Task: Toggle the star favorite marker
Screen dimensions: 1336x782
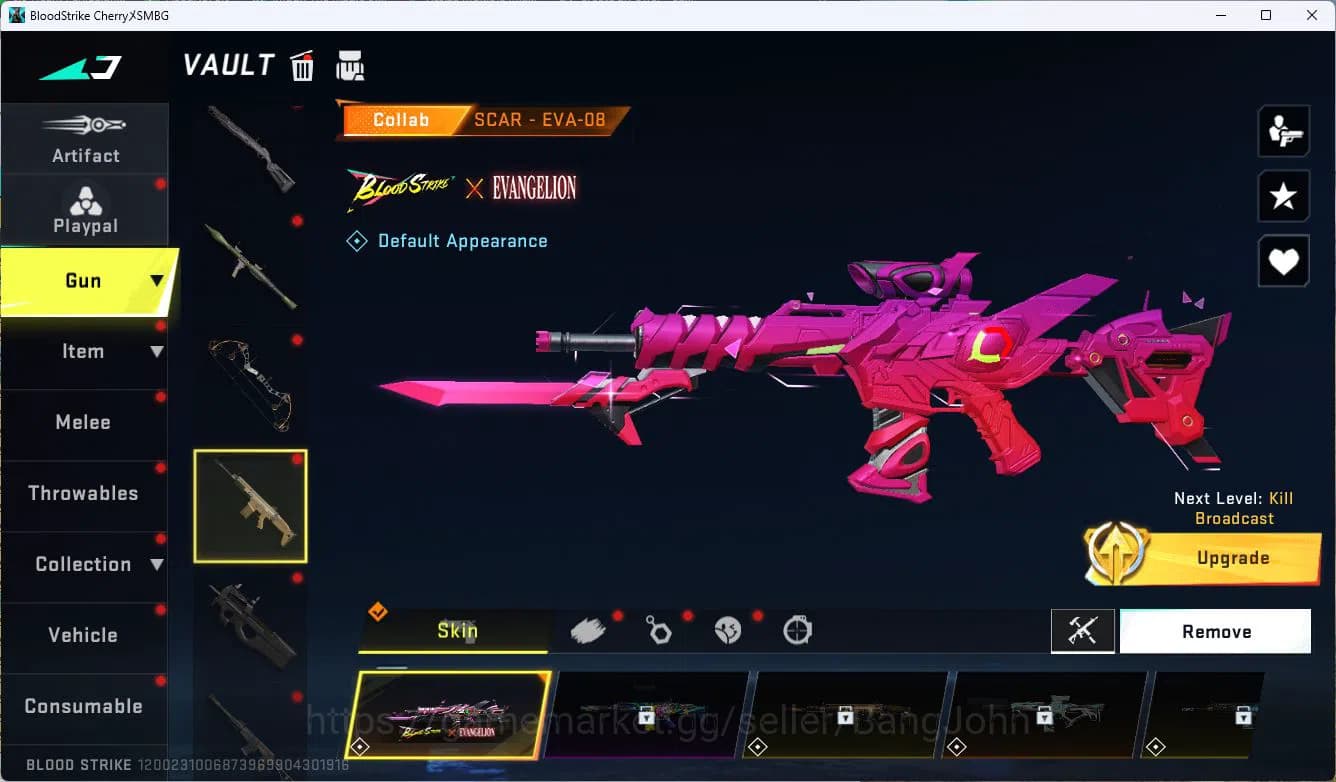Action: (x=1283, y=196)
